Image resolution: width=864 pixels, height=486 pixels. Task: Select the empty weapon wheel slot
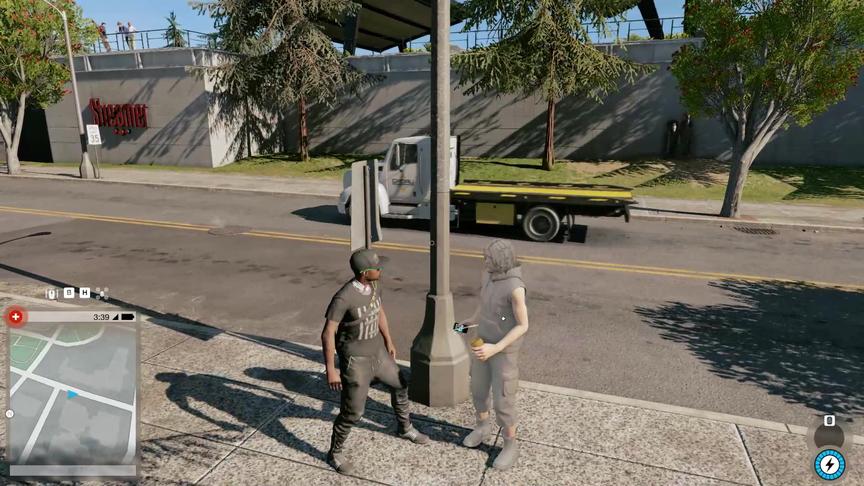pyautogui.click(x=828, y=435)
